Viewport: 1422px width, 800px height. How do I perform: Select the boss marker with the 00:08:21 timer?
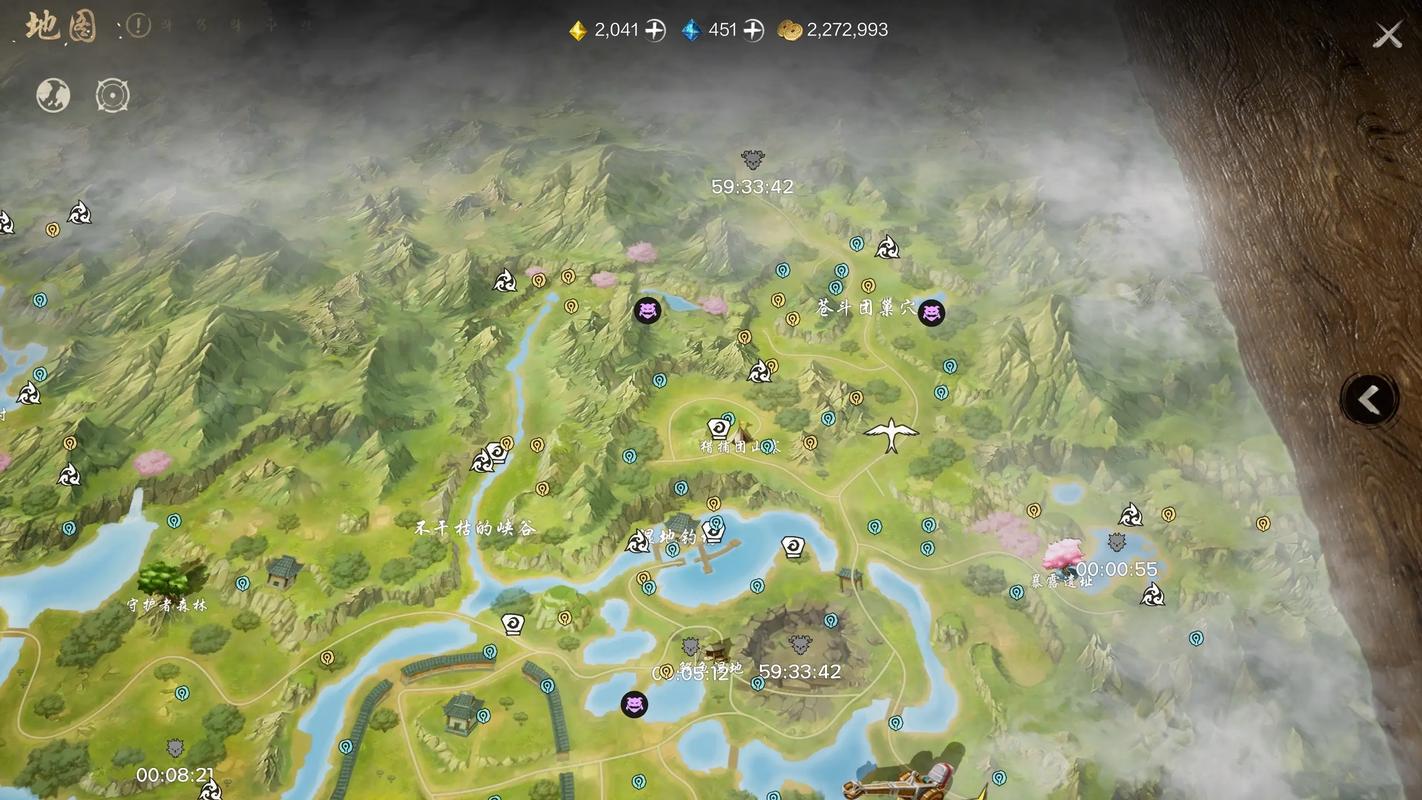pyautogui.click(x=175, y=749)
